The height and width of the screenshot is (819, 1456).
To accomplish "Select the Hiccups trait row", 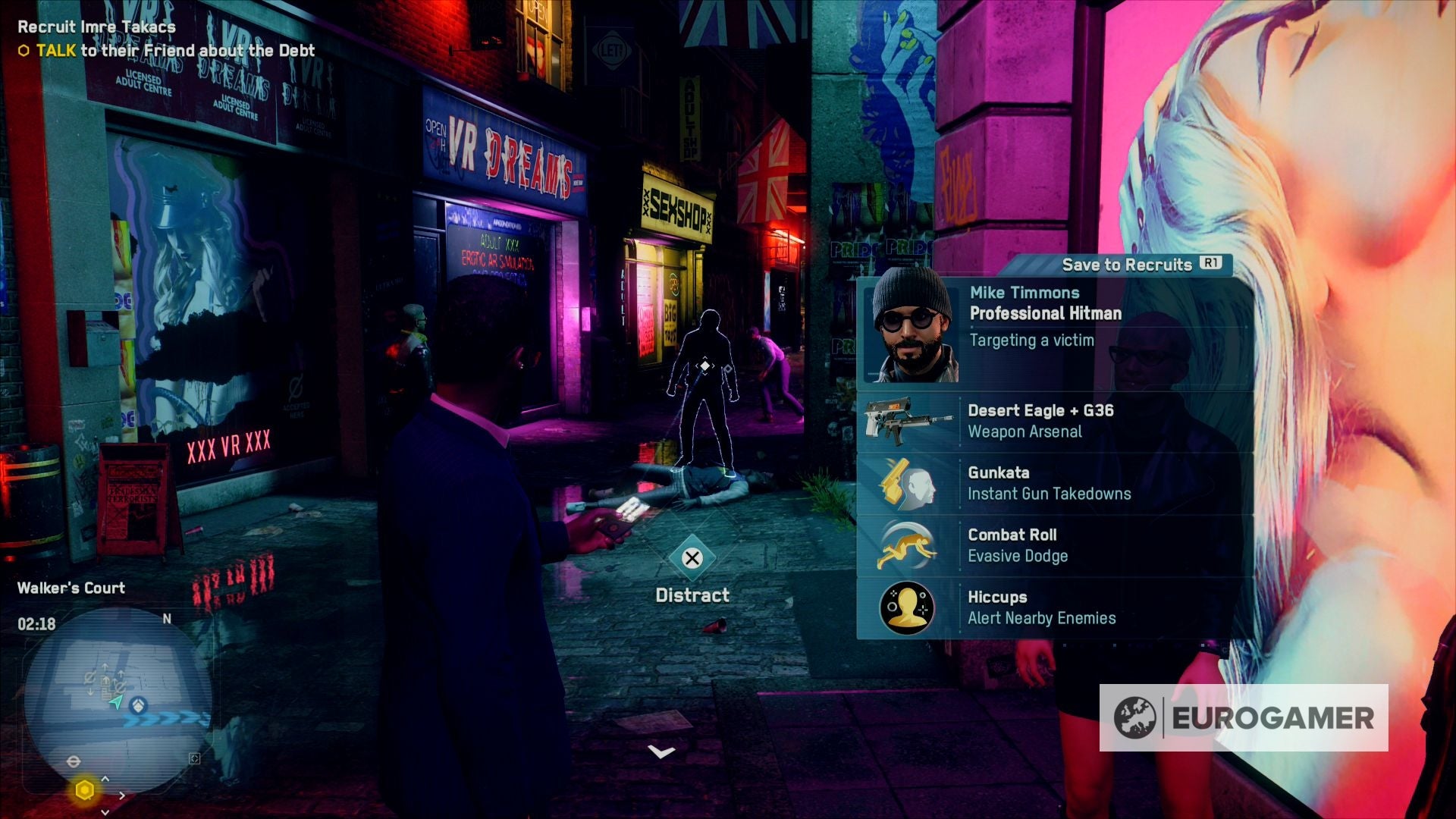I will (1053, 607).
